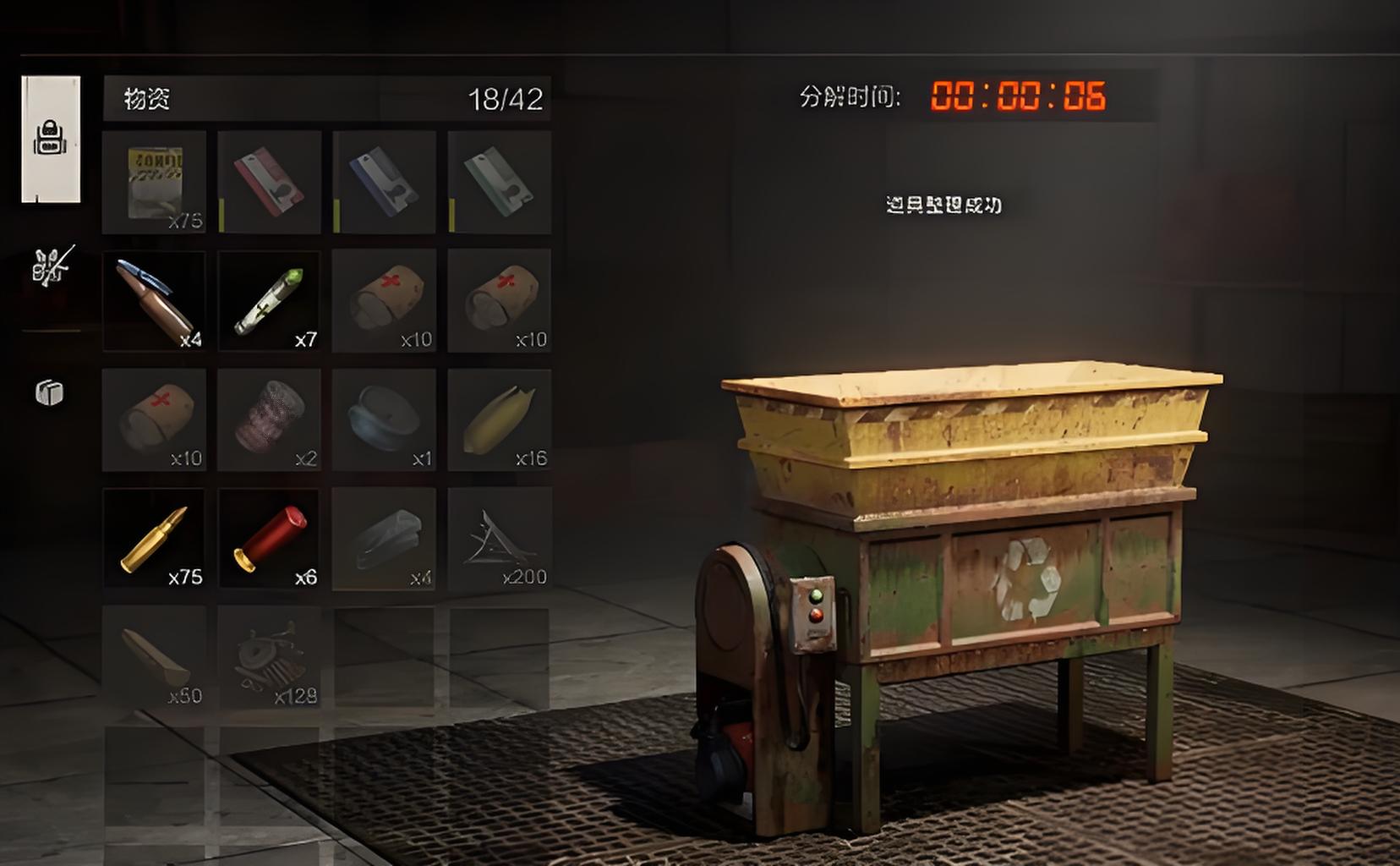Pick the blue-tipped bullet x4 slot
This screenshot has height=866, width=1400.
point(154,300)
